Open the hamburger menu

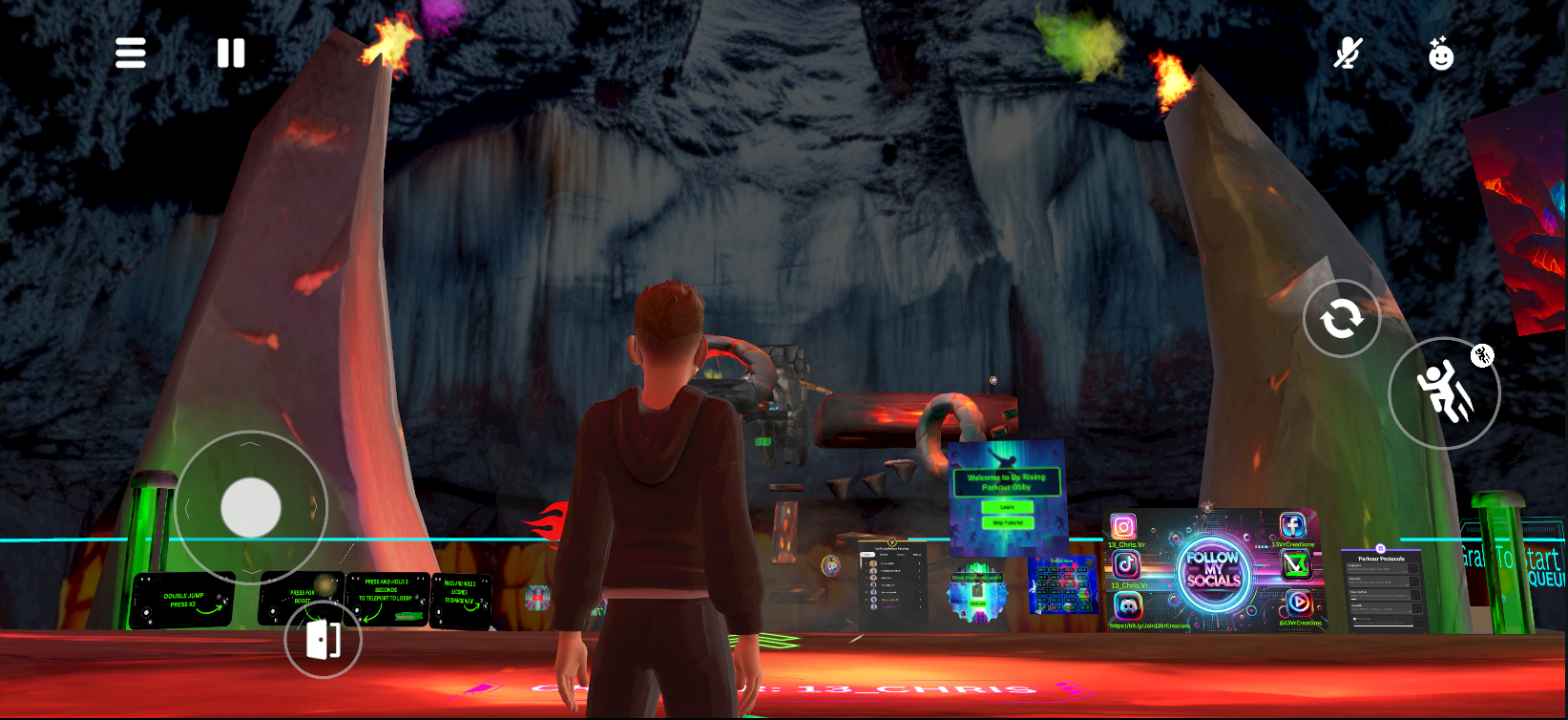click(x=131, y=53)
